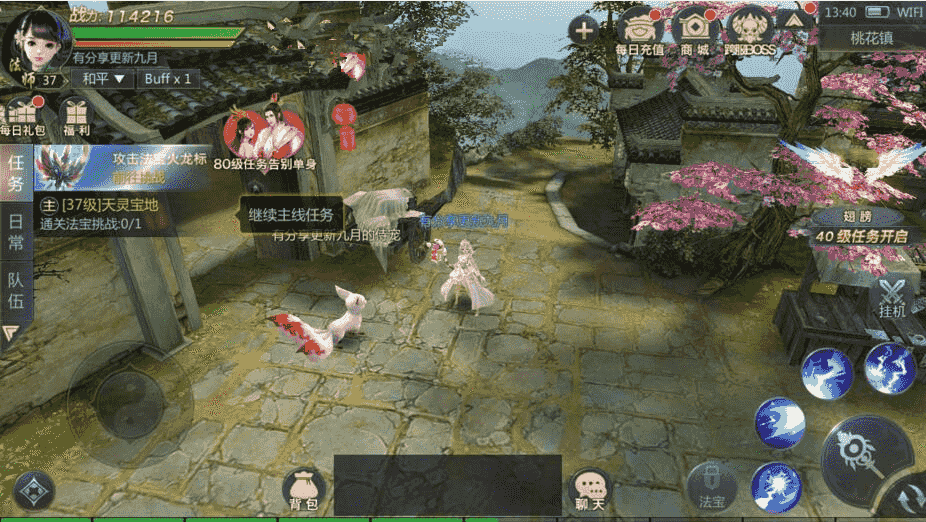The image size is (926, 522).
Task: Show the Buff x 1 details
Action: coord(165,78)
